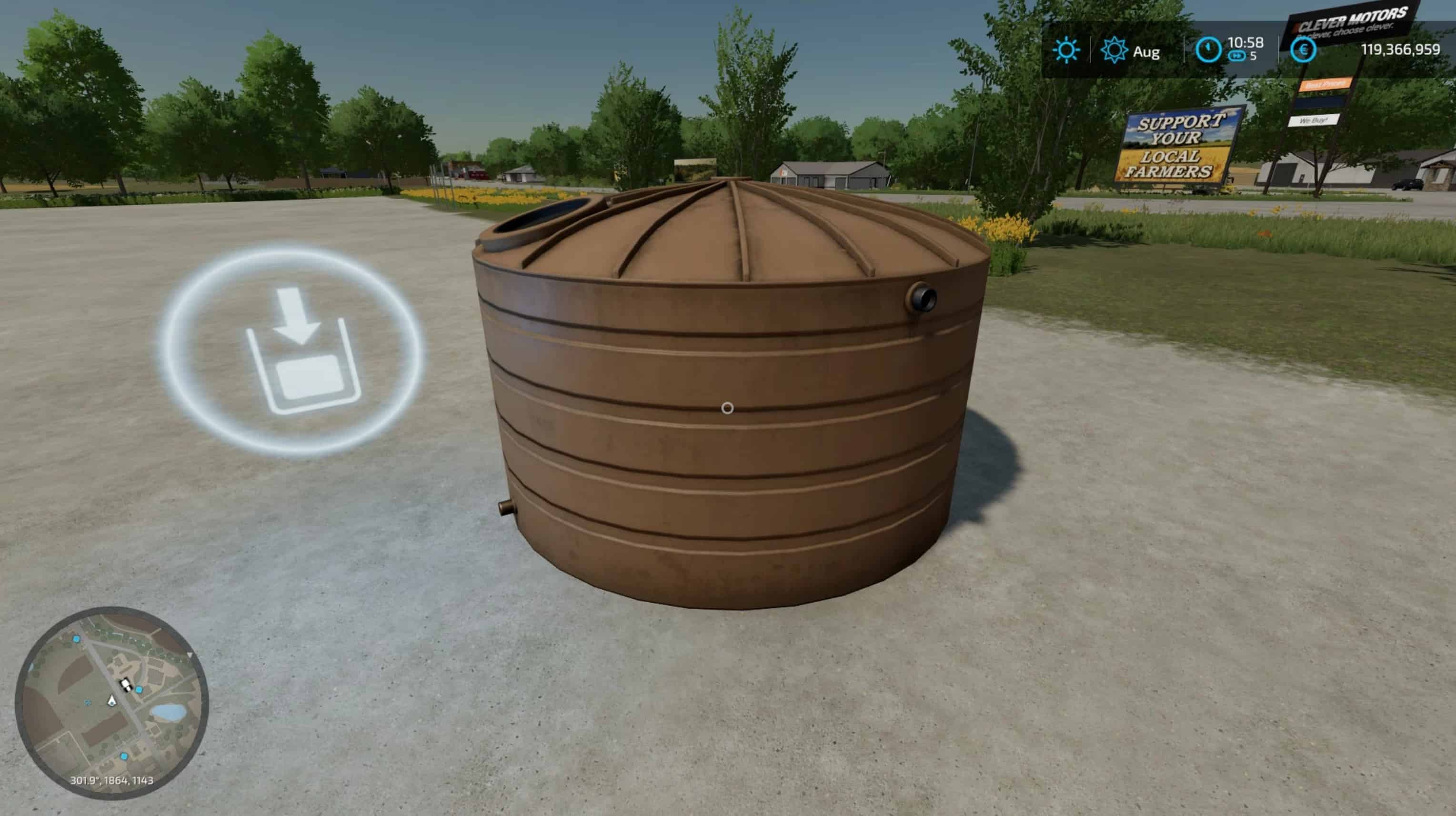Click the fast-forward time scale icon
The height and width of the screenshot is (816, 1456).
(x=1237, y=58)
